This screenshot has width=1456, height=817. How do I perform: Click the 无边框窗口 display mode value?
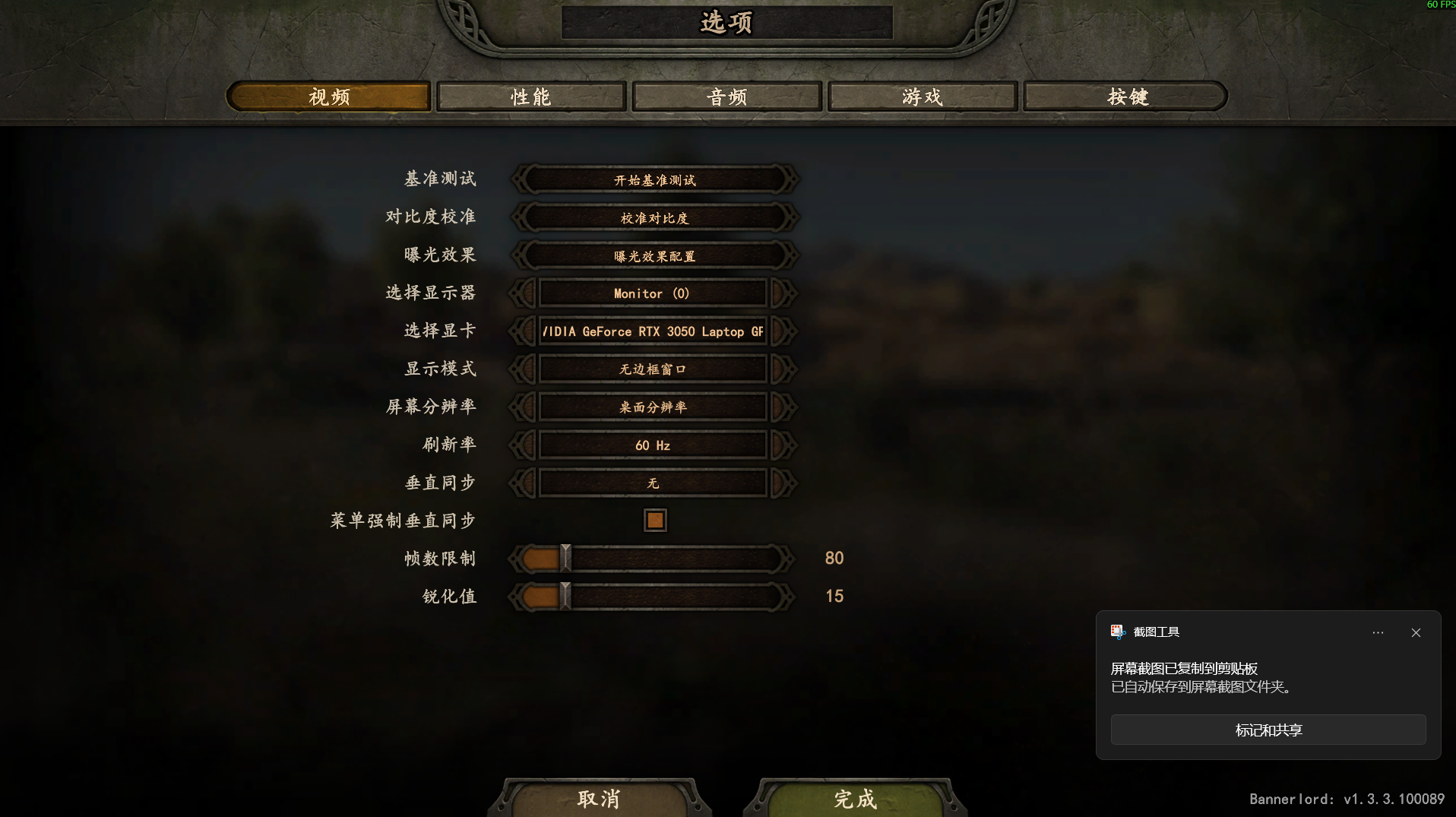(x=654, y=369)
